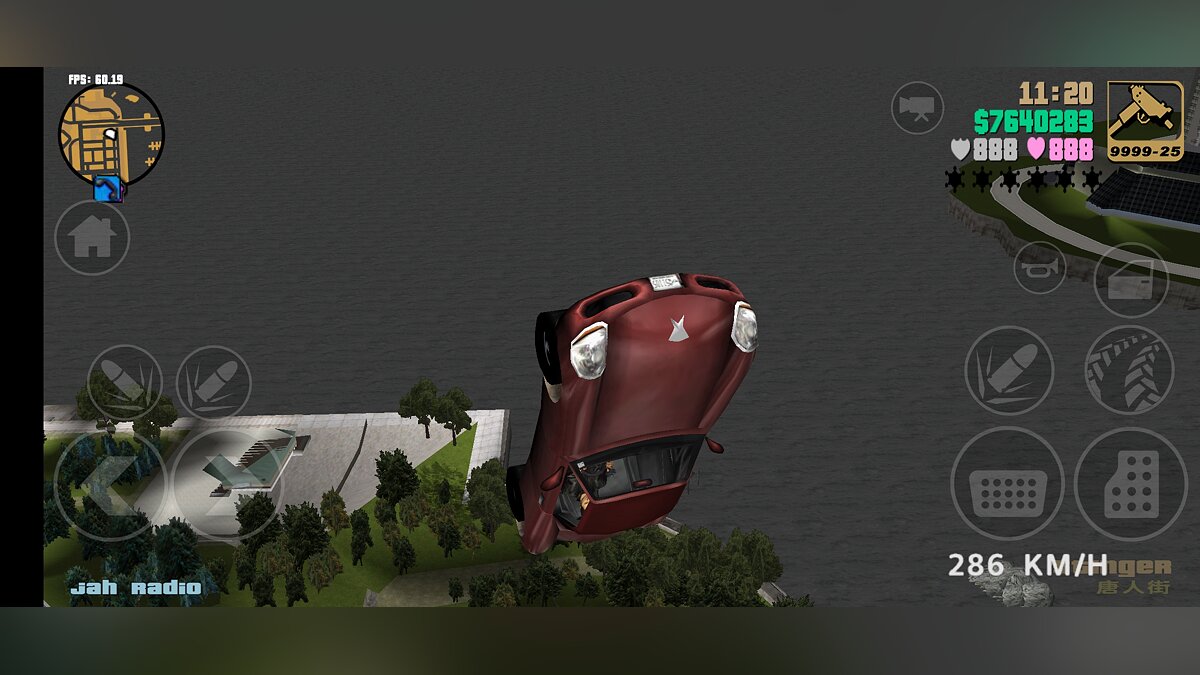The width and height of the screenshot is (1200, 675).
Task: Exit the vehicle with the car door button
Action: click(x=1131, y=280)
